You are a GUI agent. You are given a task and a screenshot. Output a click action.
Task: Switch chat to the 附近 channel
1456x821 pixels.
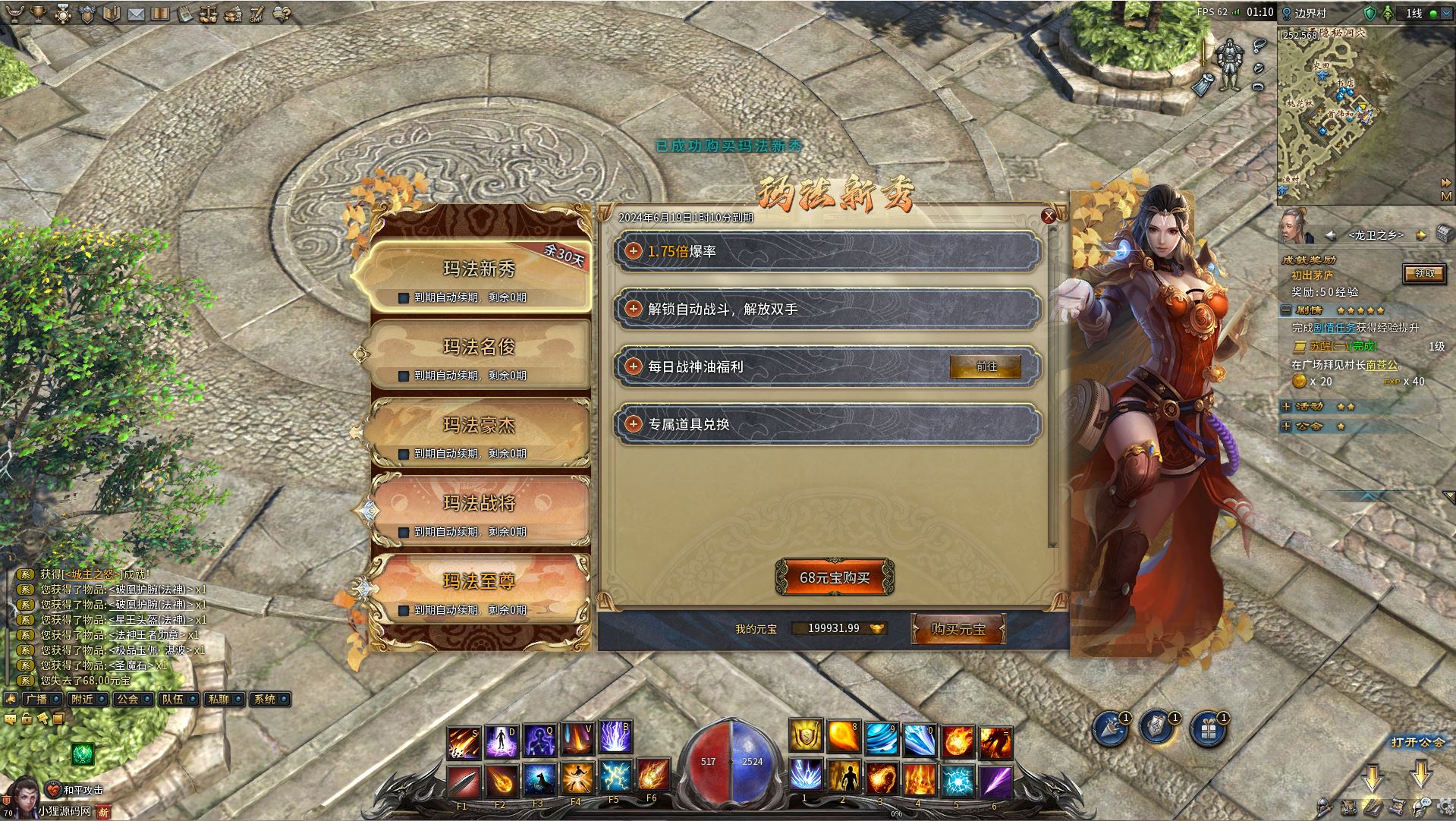click(x=82, y=700)
